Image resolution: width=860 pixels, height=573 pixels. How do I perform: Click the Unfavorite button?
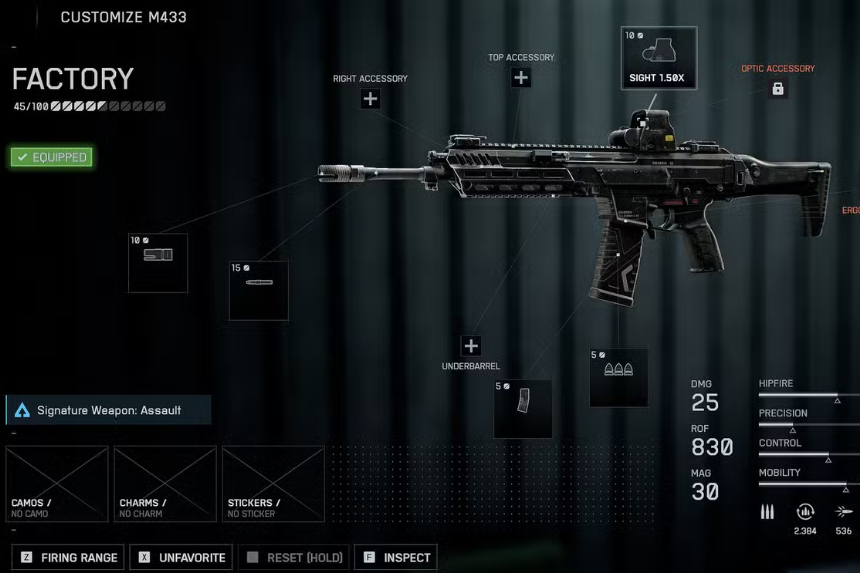point(184,557)
